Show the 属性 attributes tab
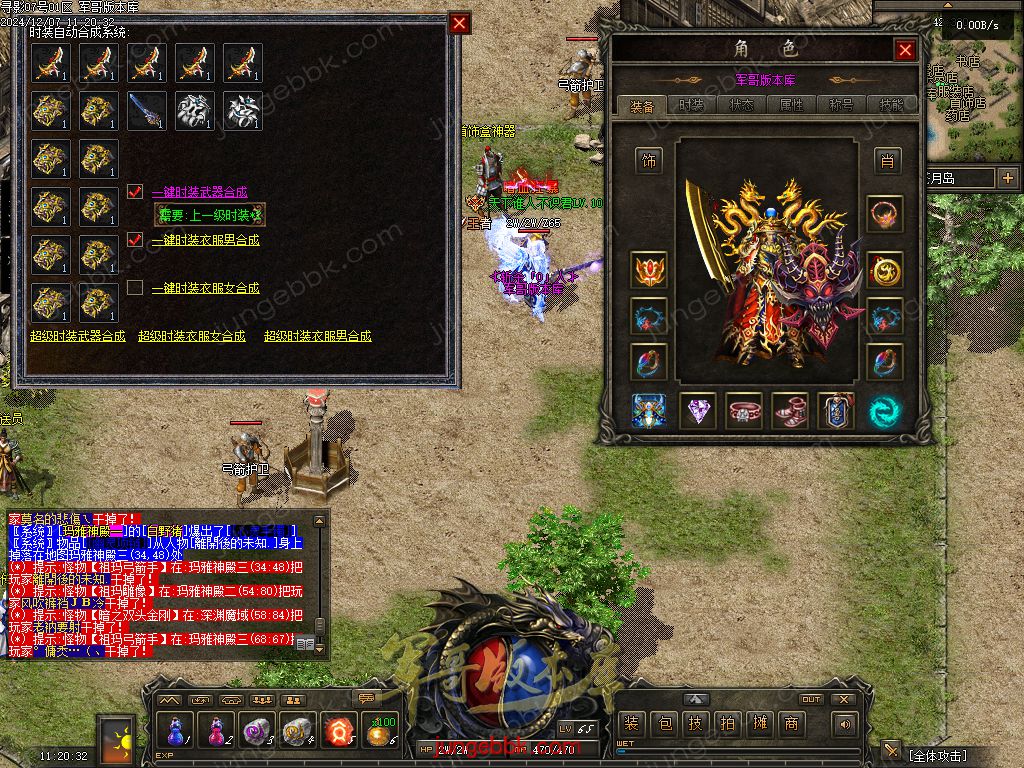Viewport: 1024px width, 768px height. (x=791, y=105)
